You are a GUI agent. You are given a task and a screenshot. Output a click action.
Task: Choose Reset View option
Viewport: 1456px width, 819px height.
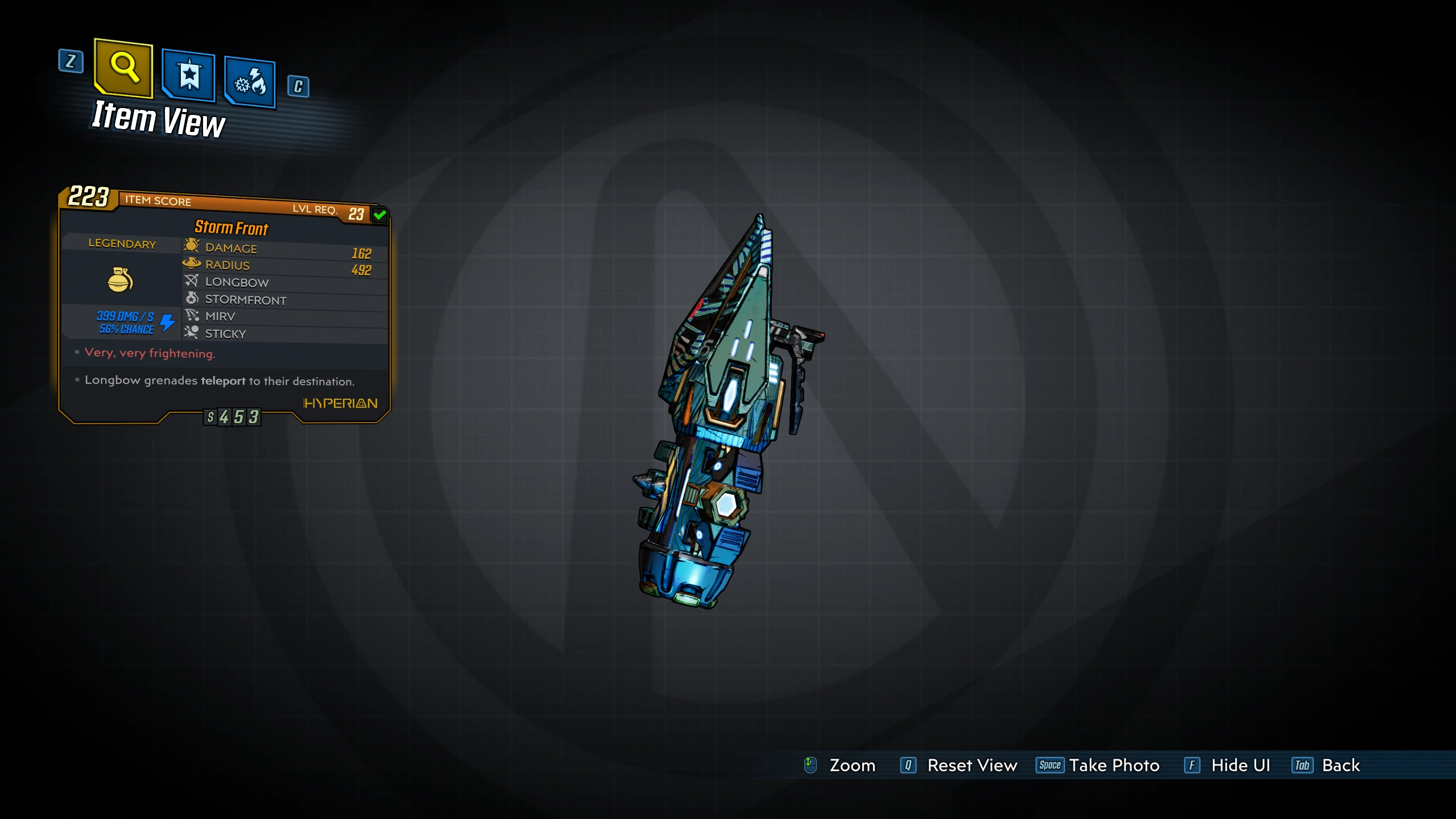(x=959, y=766)
